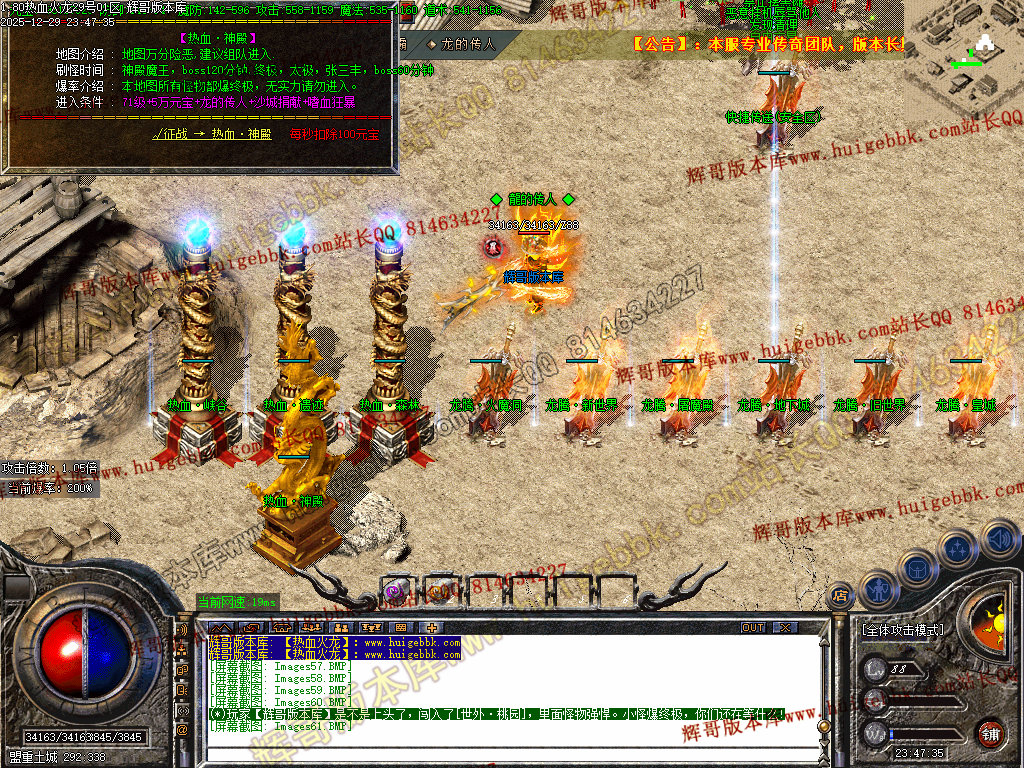Click the chat OUT button

point(753,627)
